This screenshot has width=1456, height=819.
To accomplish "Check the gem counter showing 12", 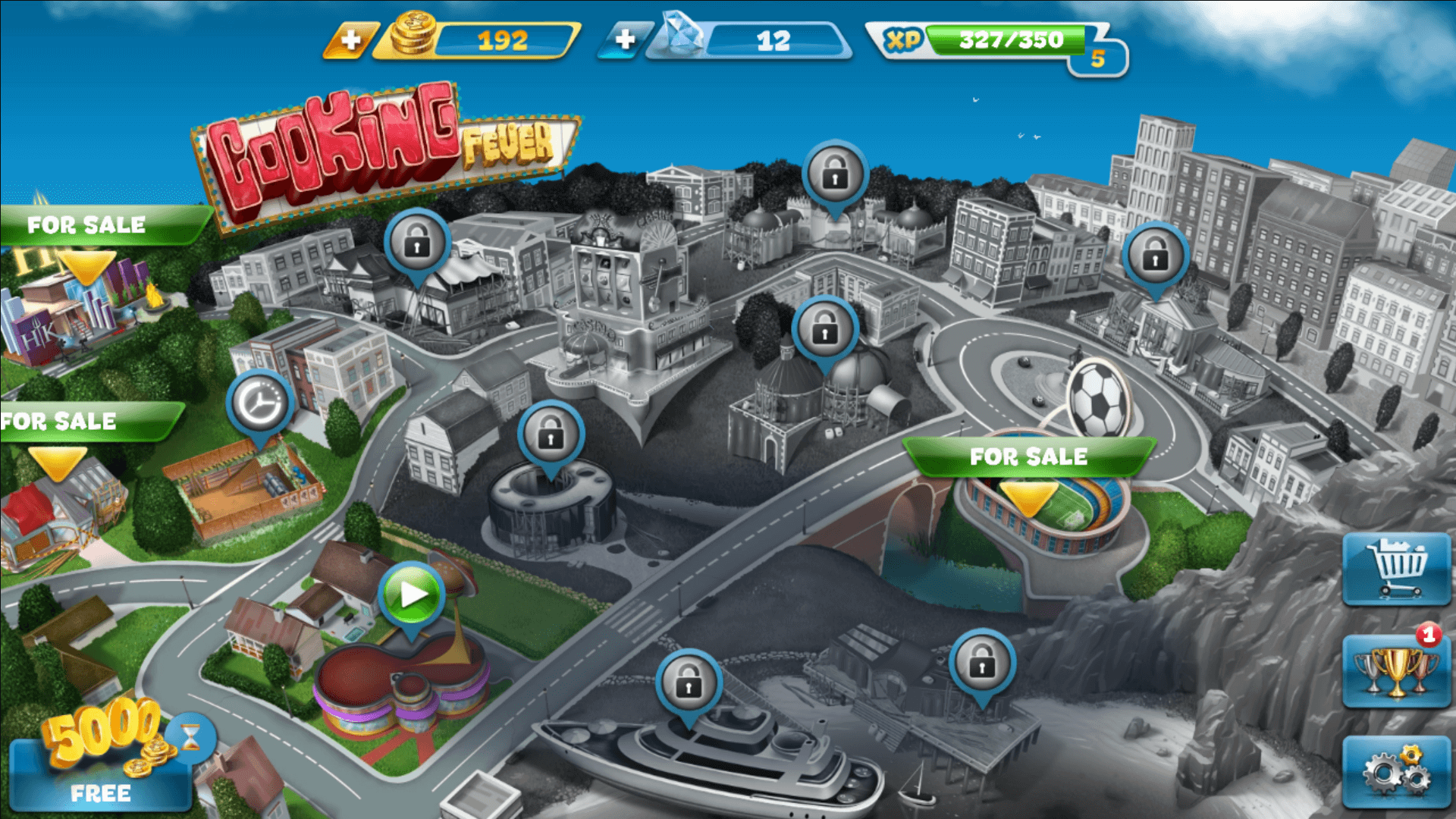I will tap(773, 39).
